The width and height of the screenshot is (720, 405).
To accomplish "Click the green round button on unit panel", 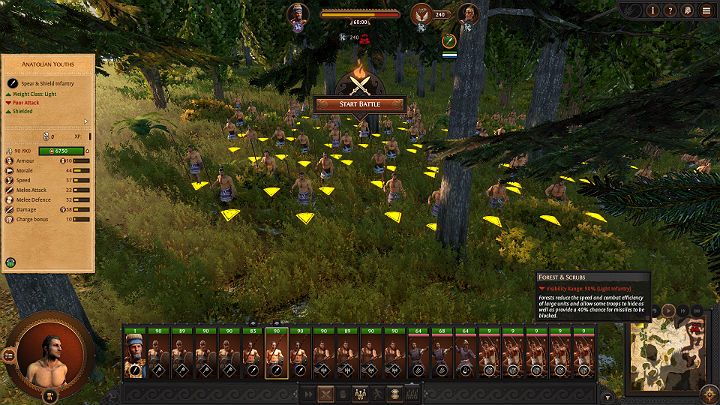I will [x=12, y=263].
